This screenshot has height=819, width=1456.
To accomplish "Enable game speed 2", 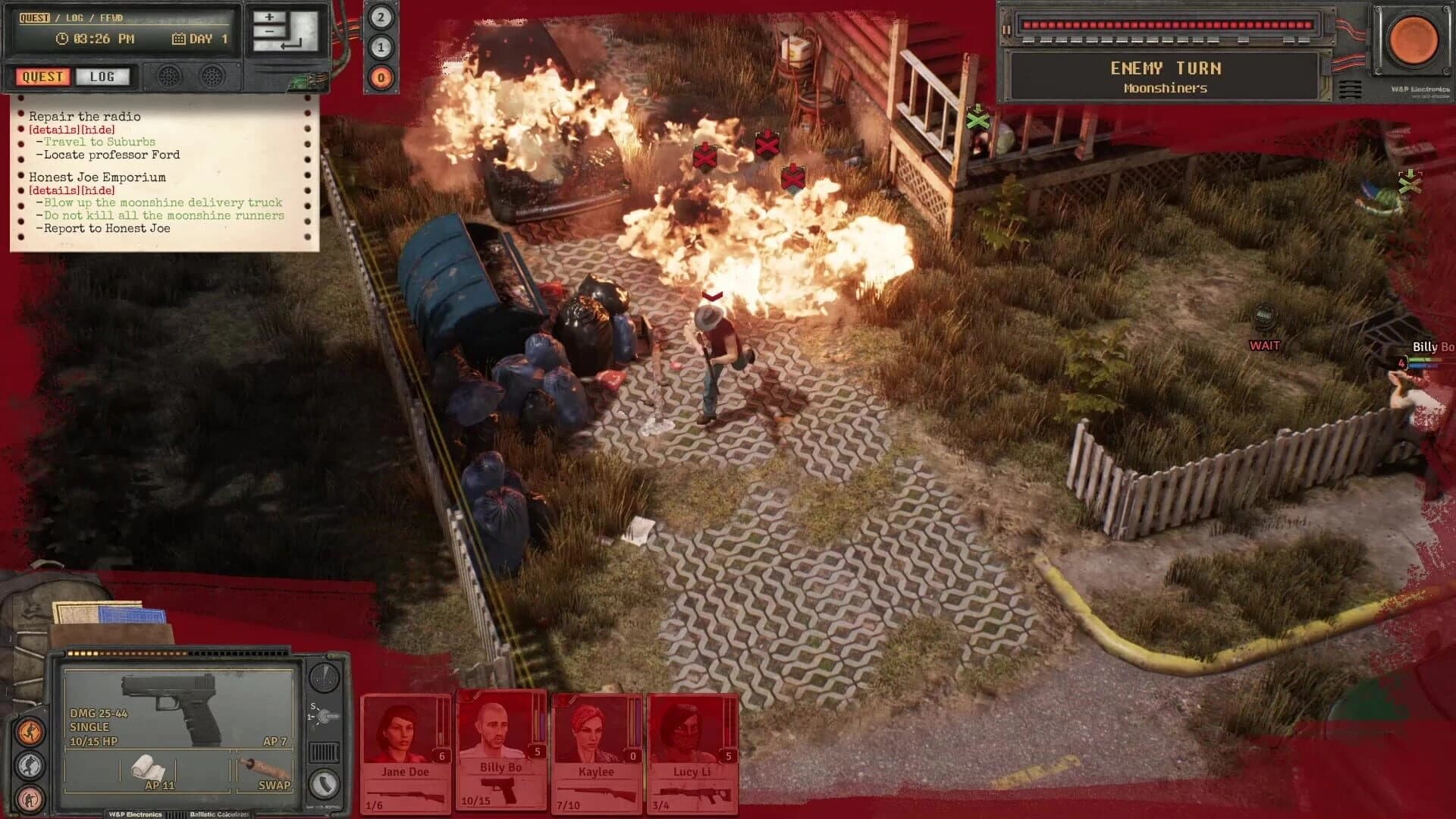I will (x=381, y=17).
